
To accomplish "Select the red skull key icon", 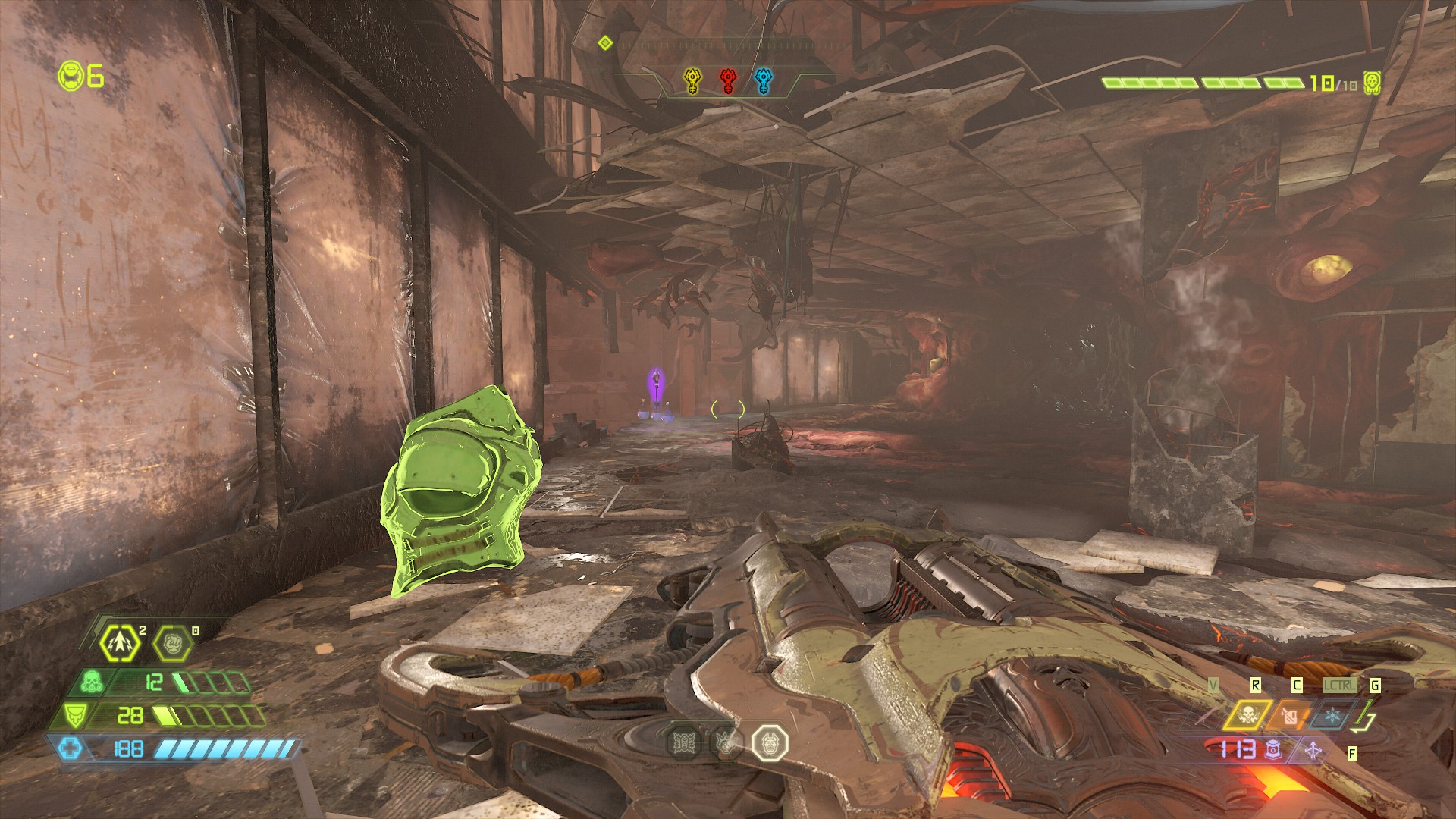I will (728, 80).
